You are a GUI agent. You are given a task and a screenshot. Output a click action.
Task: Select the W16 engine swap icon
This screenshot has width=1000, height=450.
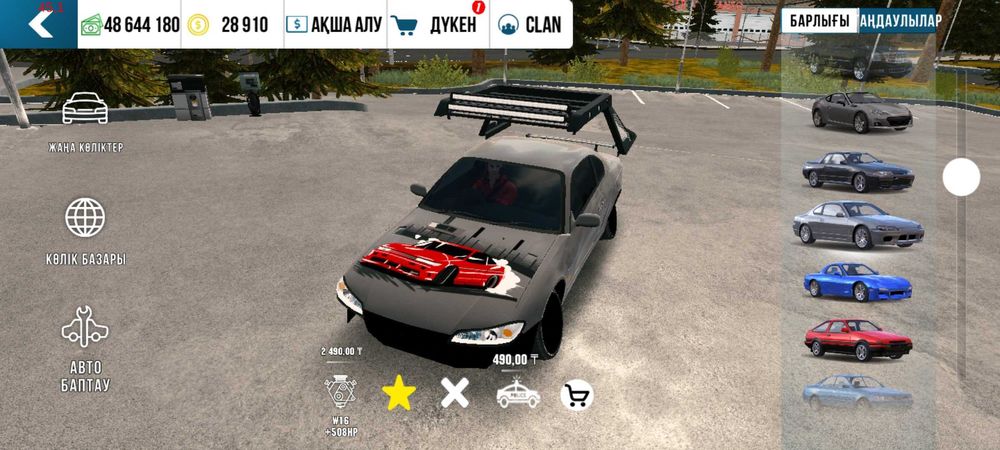tap(340, 392)
